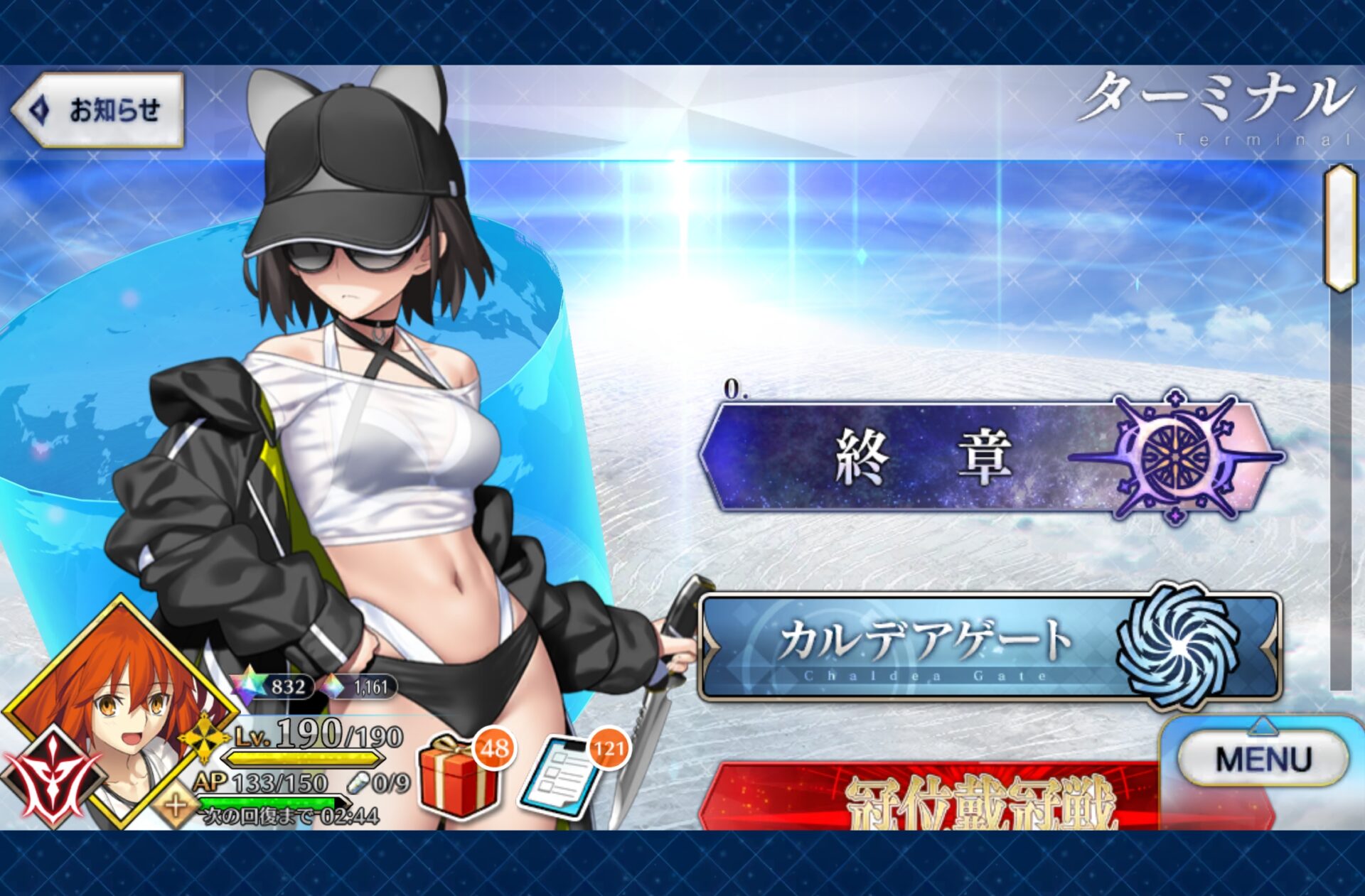The height and width of the screenshot is (896, 1365).
Task: Open the お知らせ news button
Action: (x=100, y=110)
